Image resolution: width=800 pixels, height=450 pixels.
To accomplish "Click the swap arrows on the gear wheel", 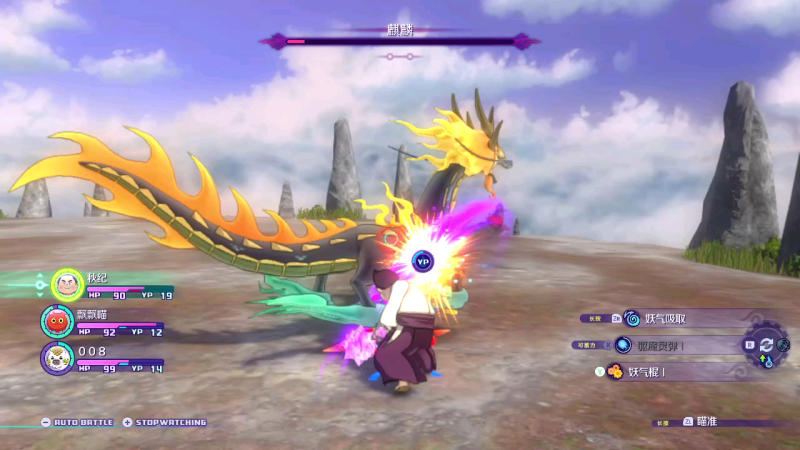I will pos(767,344).
